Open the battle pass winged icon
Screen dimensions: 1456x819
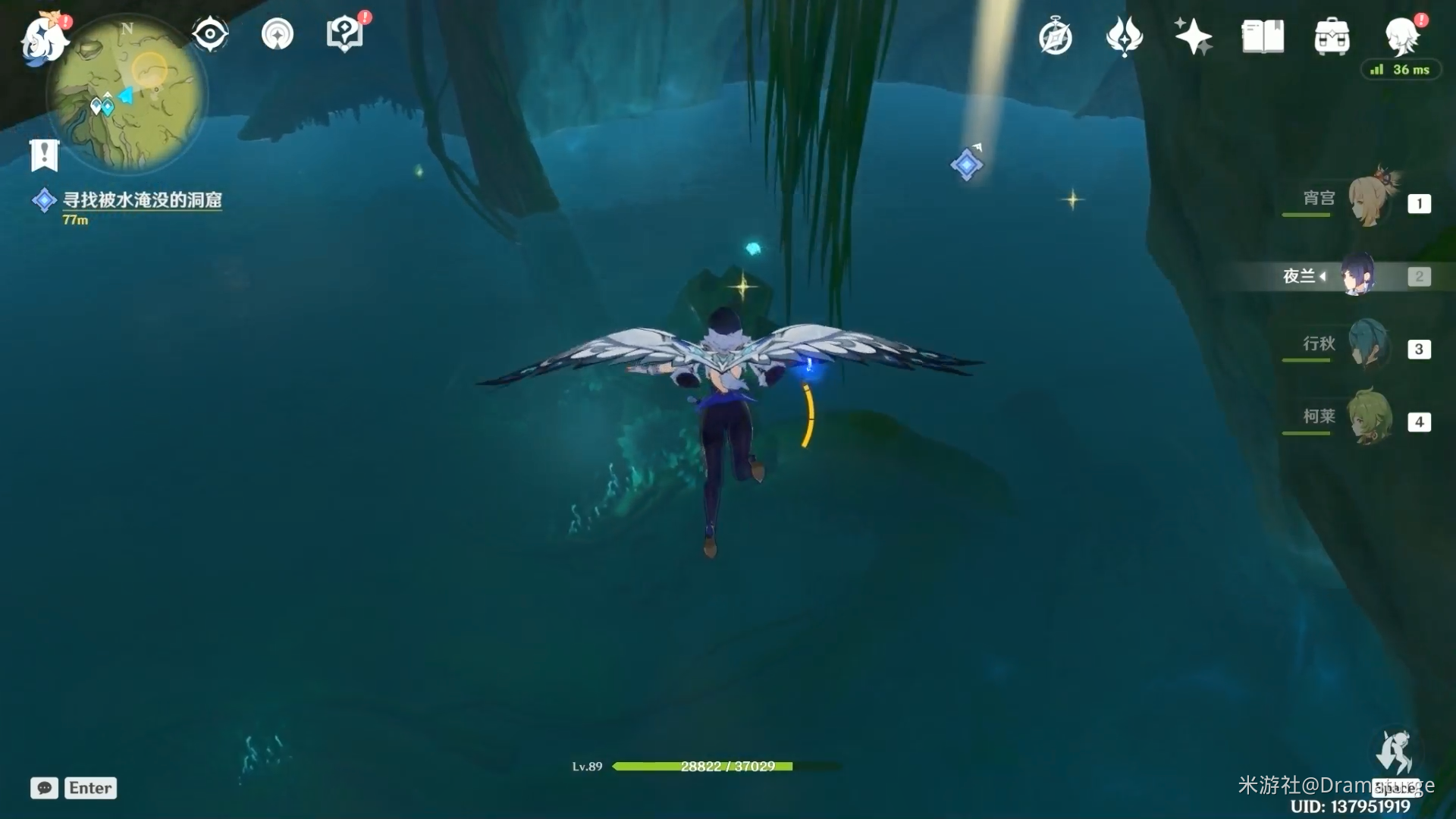click(x=1124, y=36)
